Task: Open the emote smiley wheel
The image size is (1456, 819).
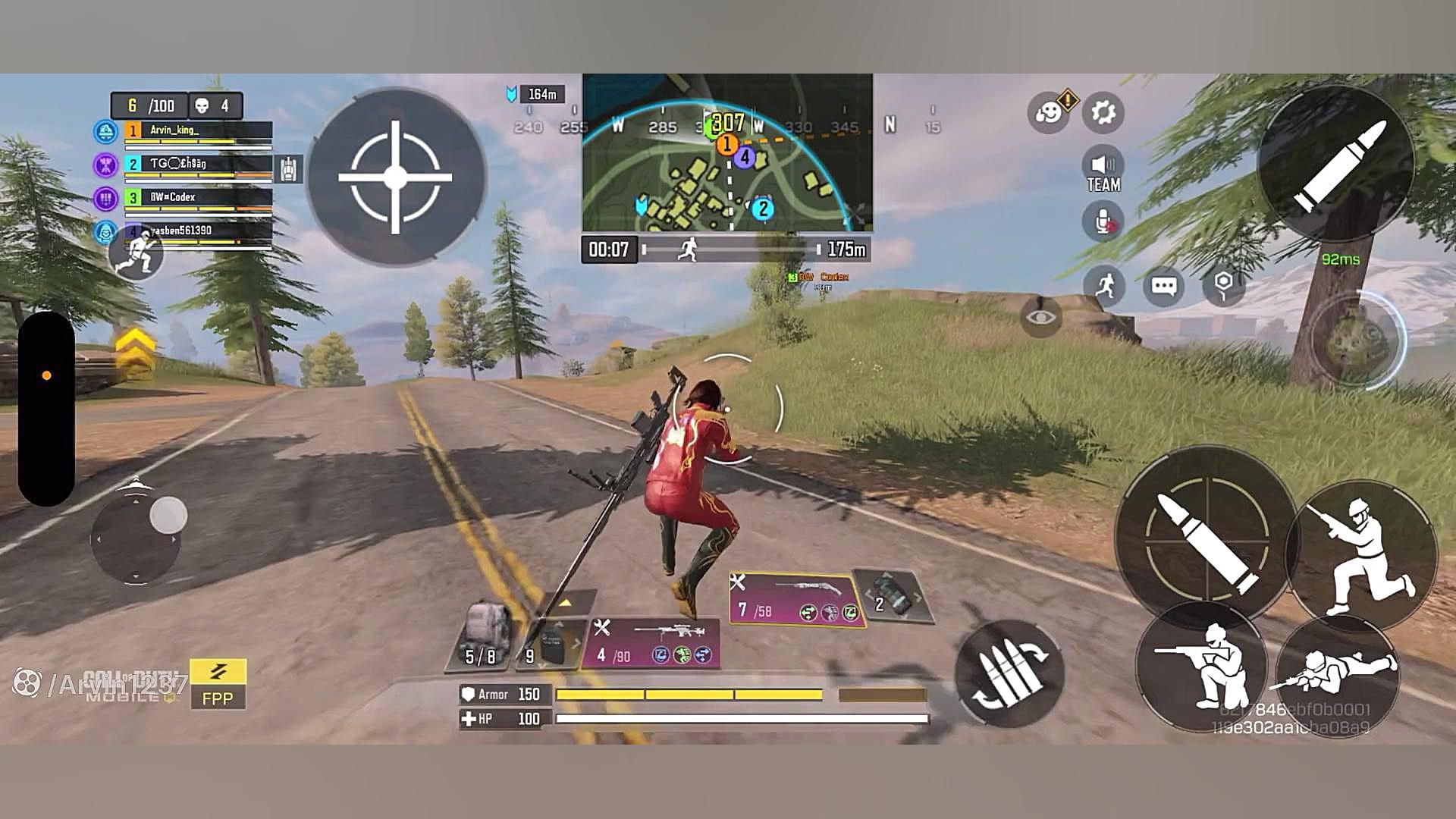Action: [1049, 113]
